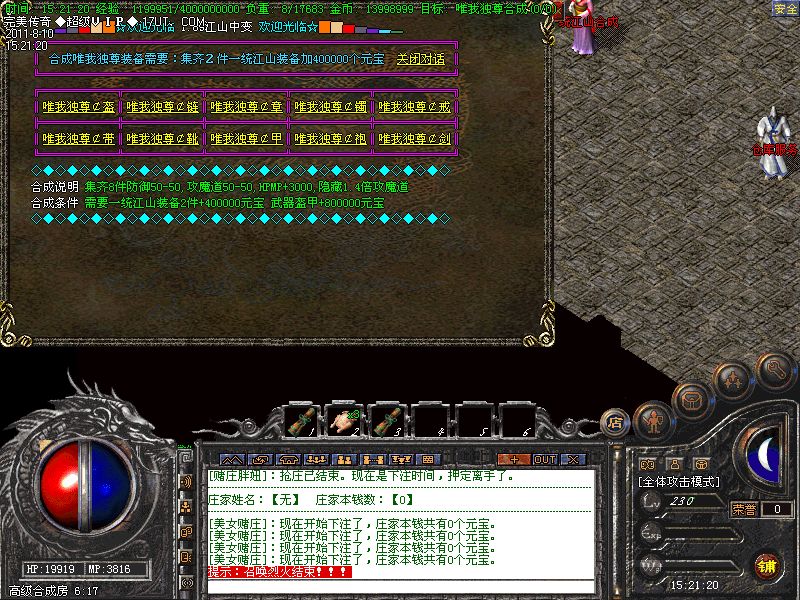Click the OUT button above chat
Image resolution: width=800 pixels, height=600 pixels.
click(x=544, y=459)
